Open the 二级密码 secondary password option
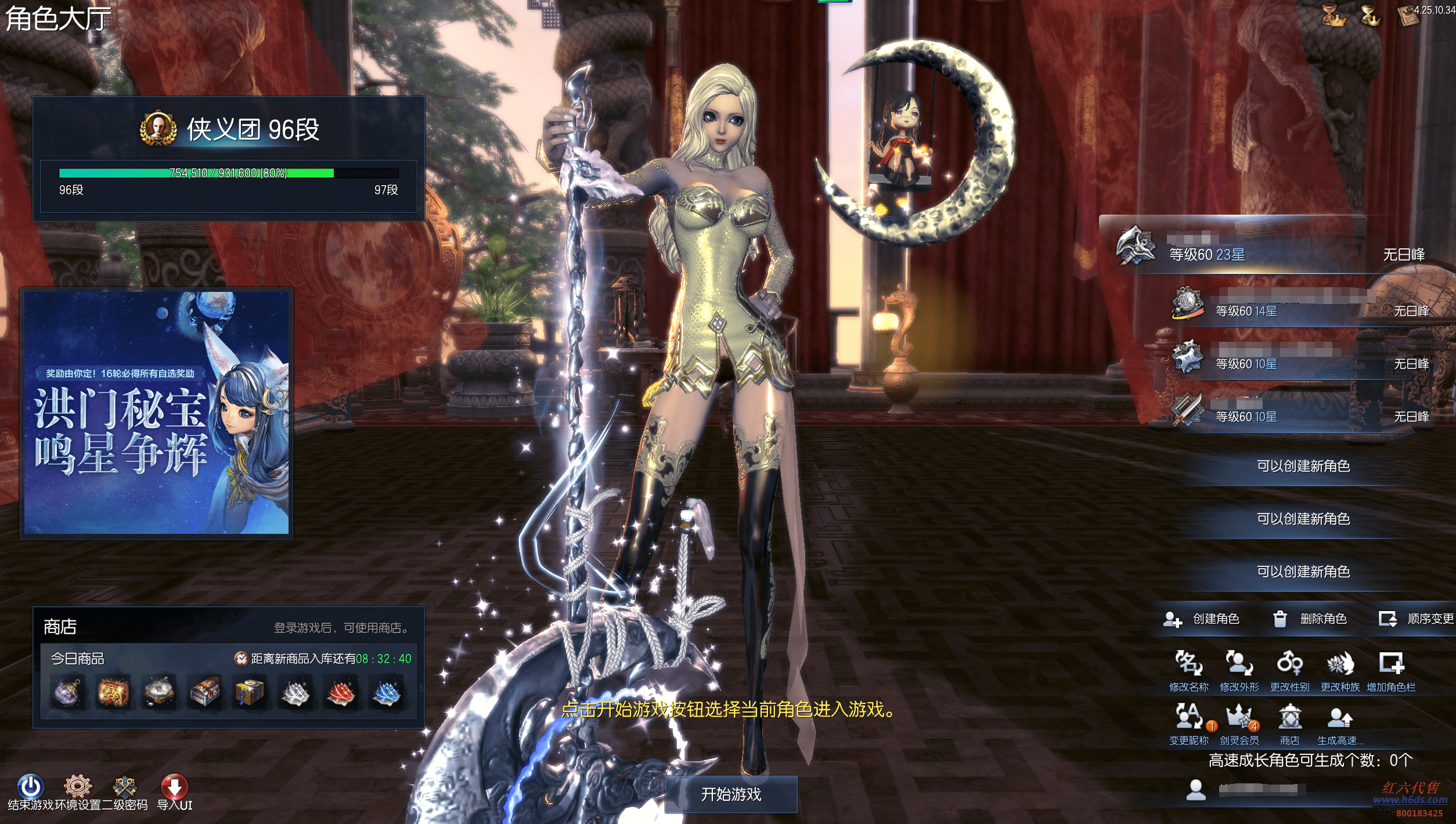1456x824 pixels. click(x=124, y=786)
